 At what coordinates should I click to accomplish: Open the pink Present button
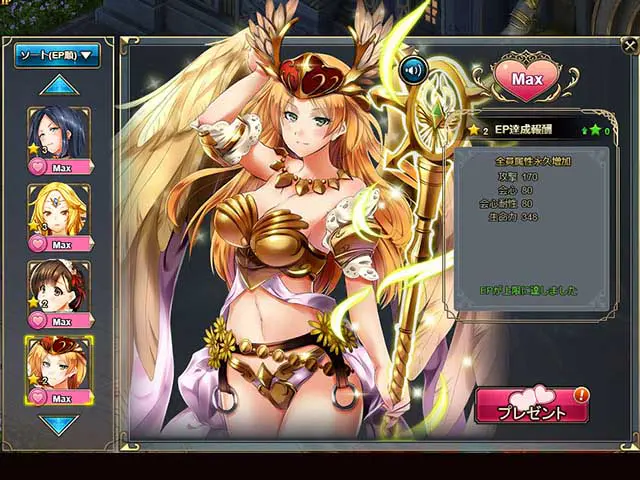click(x=532, y=406)
